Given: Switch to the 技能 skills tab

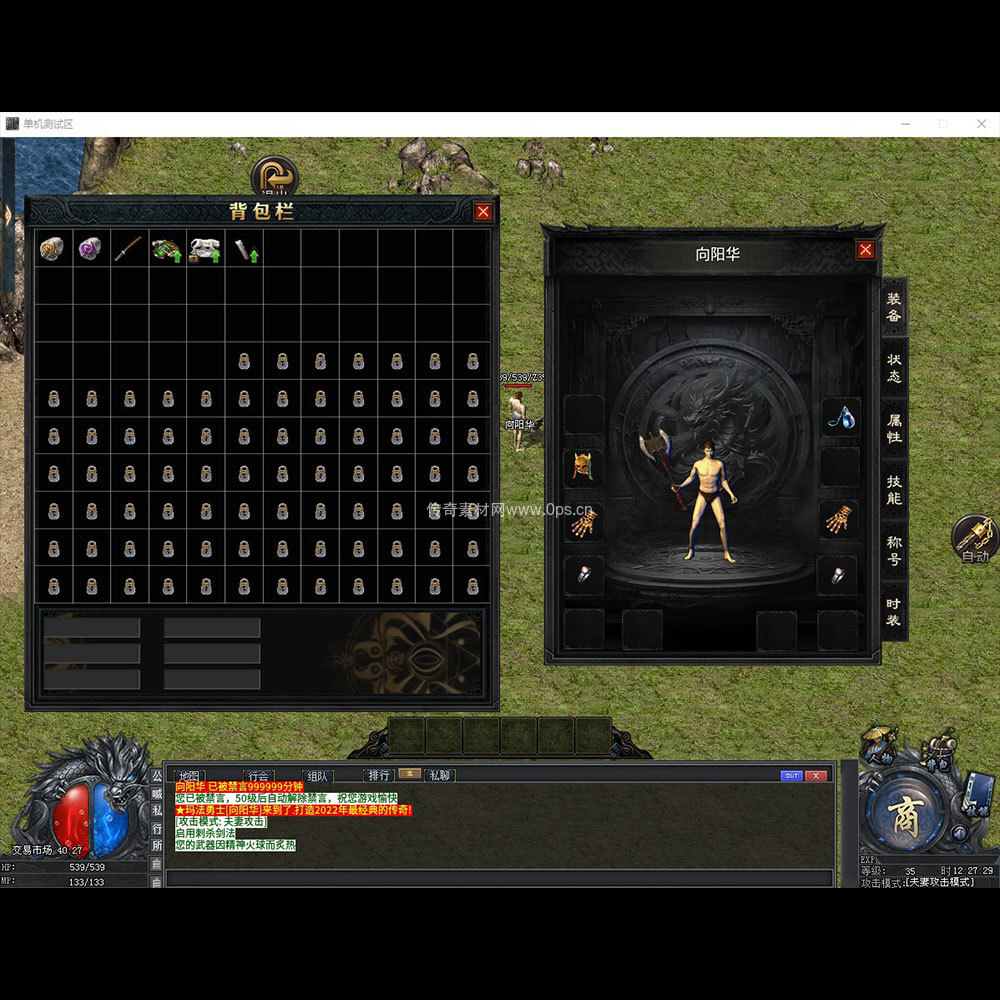Looking at the screenshot, I should click(x=894, y=488).
